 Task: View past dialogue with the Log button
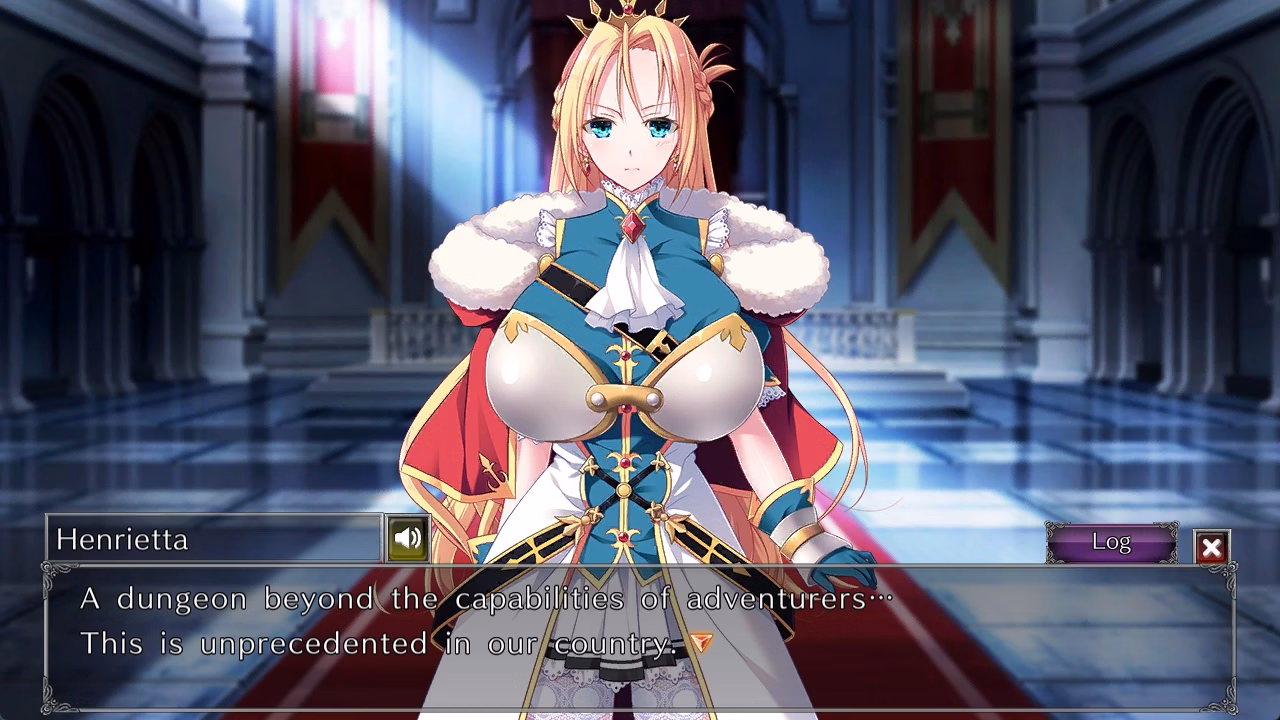pos(1112,543)
